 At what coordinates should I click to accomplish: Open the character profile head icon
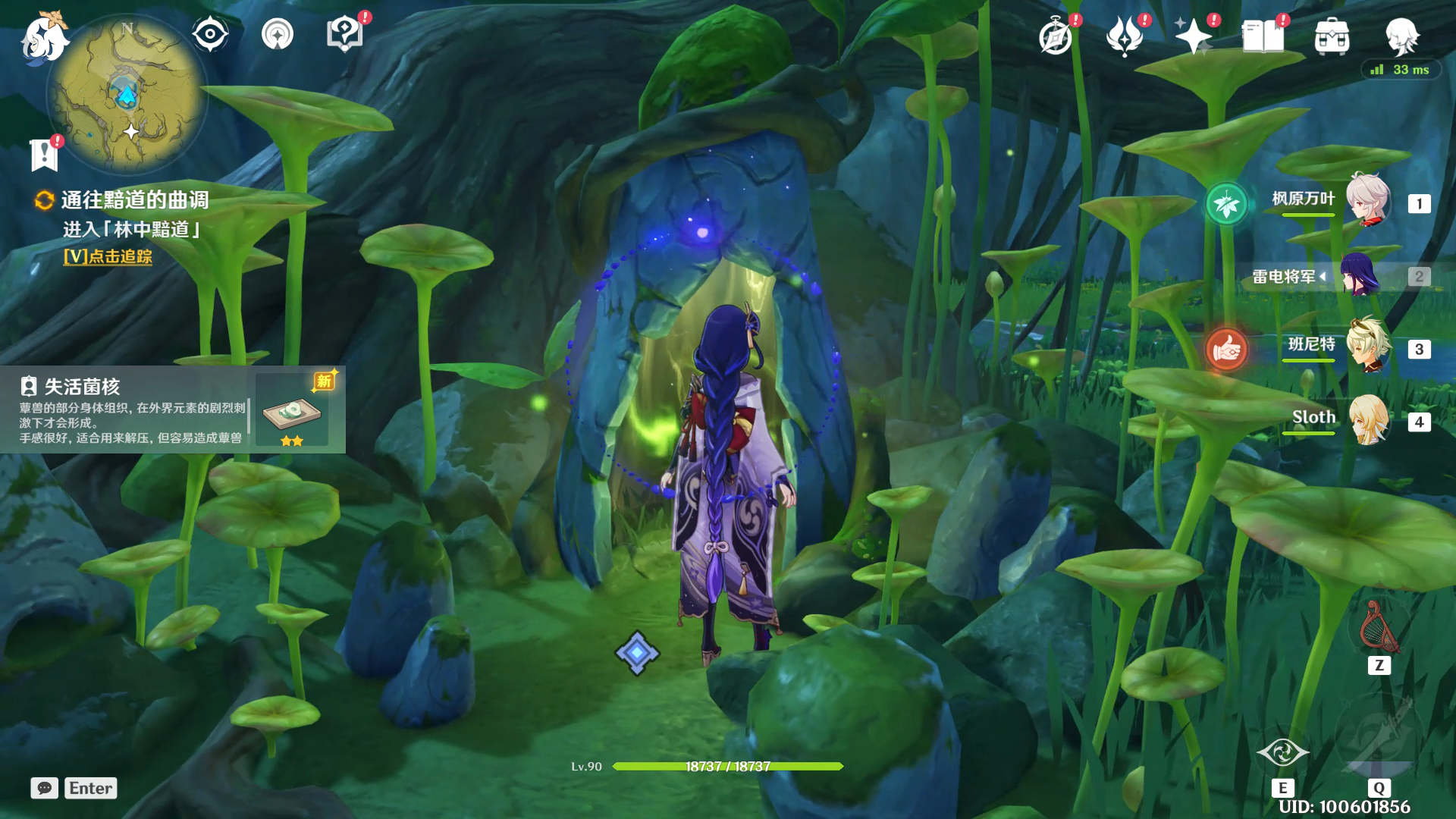[1401, 36]
